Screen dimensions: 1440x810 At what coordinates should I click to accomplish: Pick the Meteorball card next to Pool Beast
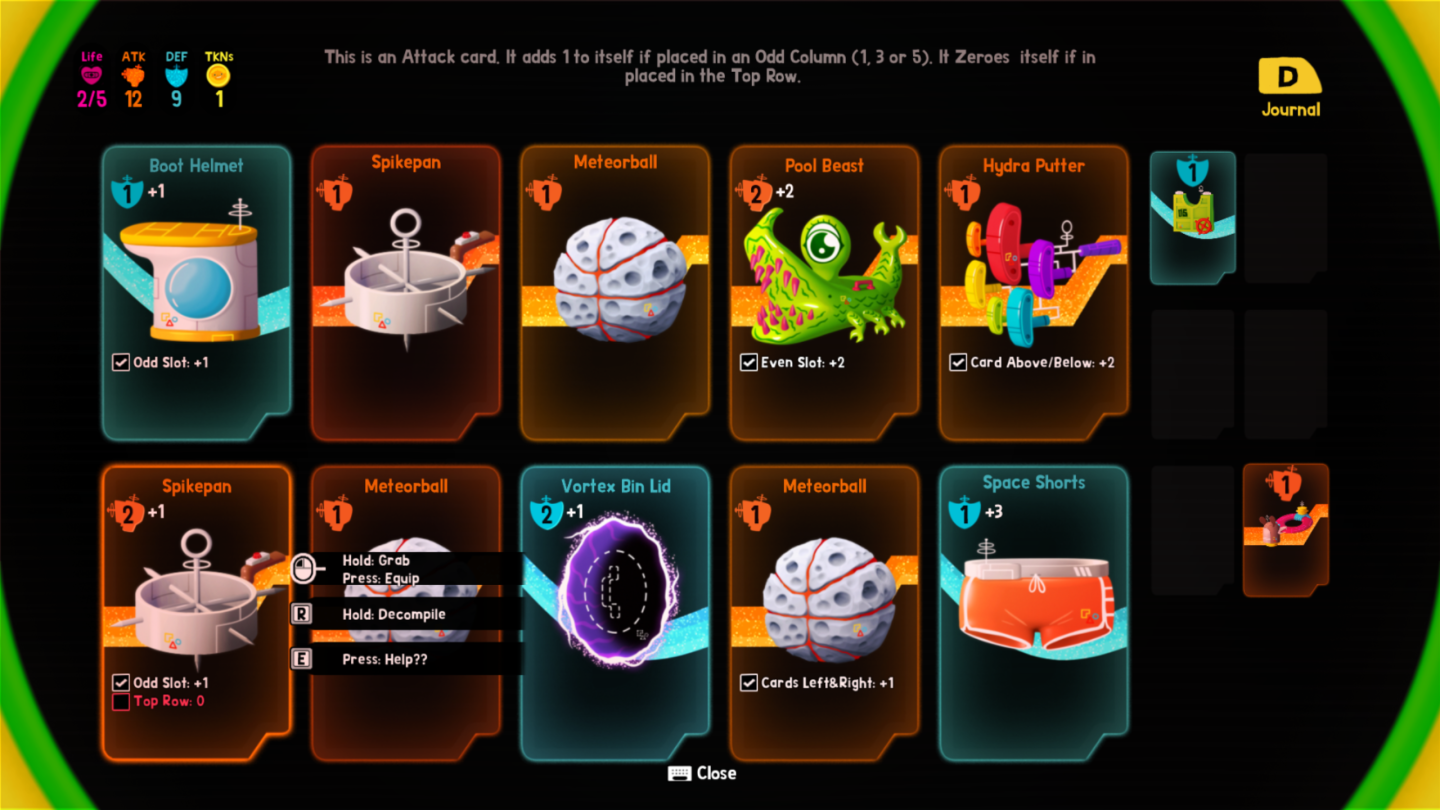[615, 292]
